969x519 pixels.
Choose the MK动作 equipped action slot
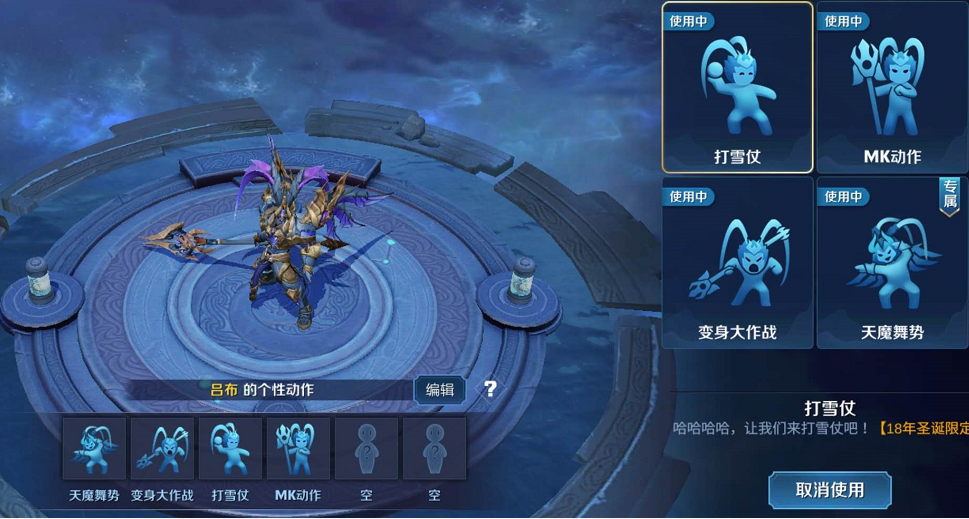click(298, 449)
